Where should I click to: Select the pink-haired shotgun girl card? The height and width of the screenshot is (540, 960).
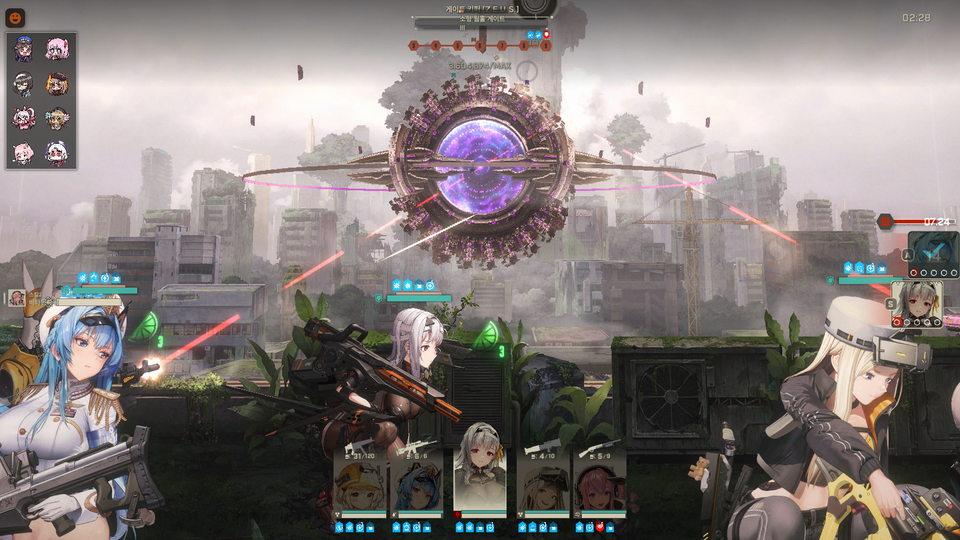(x=600, y=484)
